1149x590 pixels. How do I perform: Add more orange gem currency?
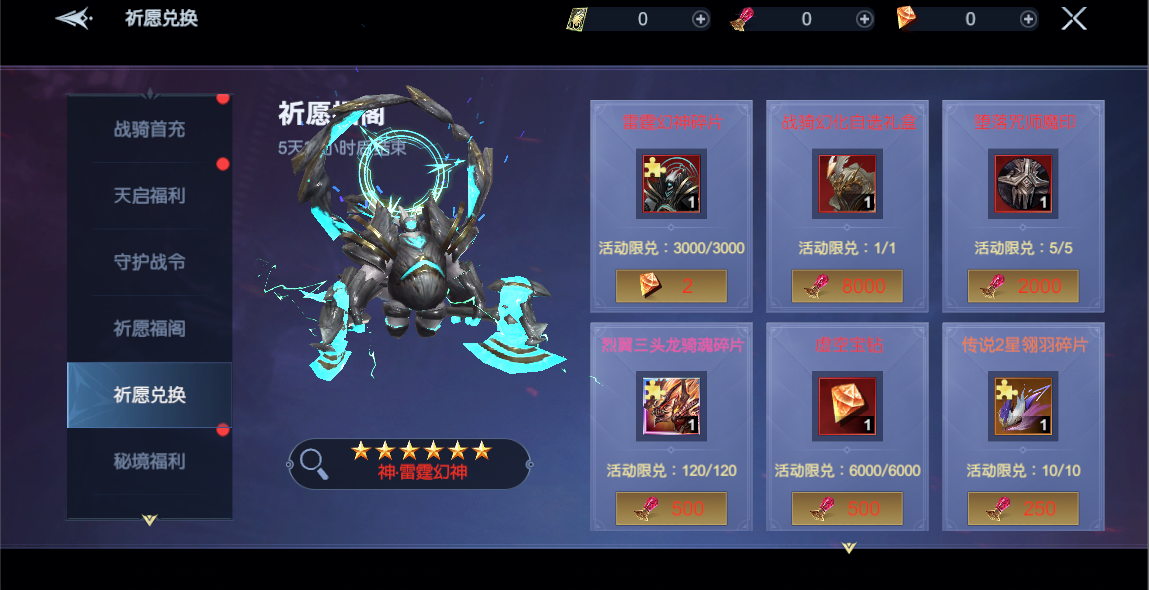[x=1028, y=19]
